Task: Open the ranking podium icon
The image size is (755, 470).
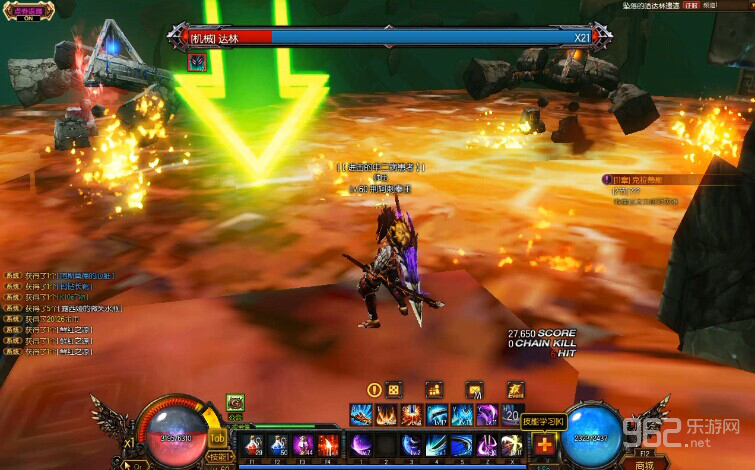Action: 434,390
